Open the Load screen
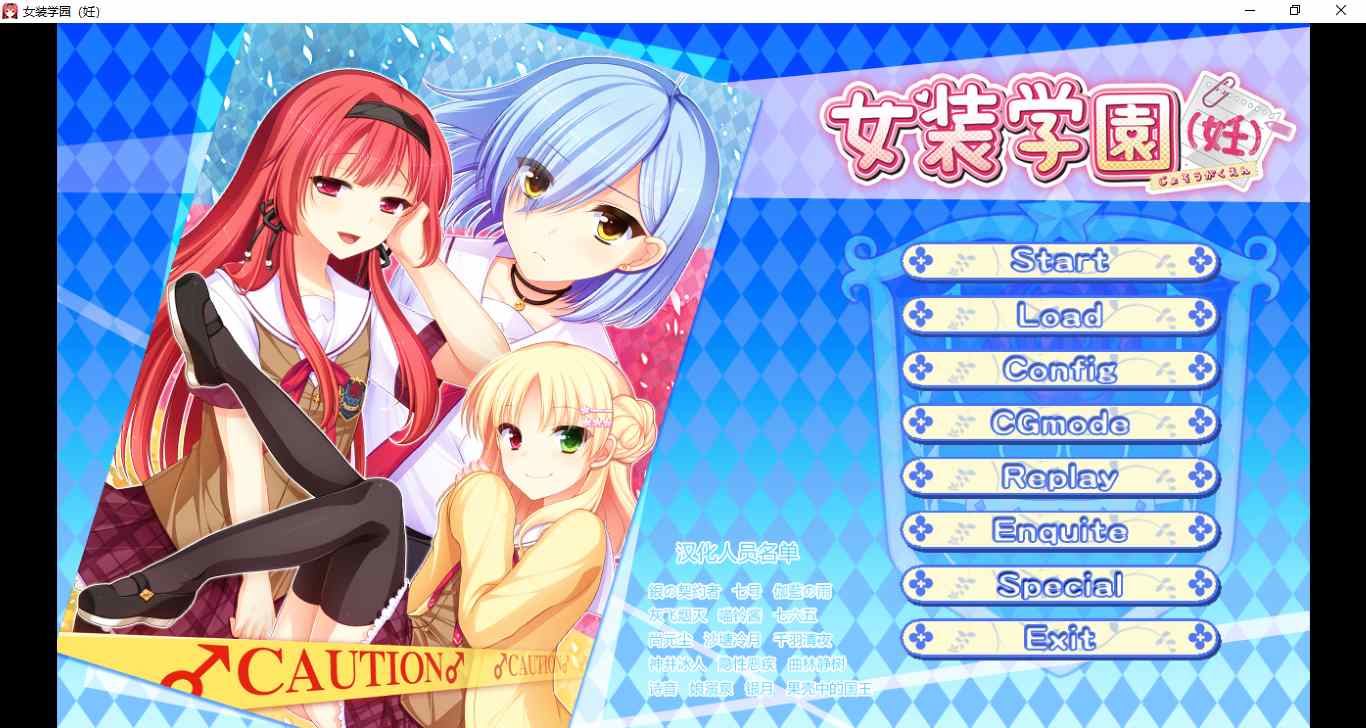The height and width of the screenshot is (728, 1366). [x=1060, y=315]
